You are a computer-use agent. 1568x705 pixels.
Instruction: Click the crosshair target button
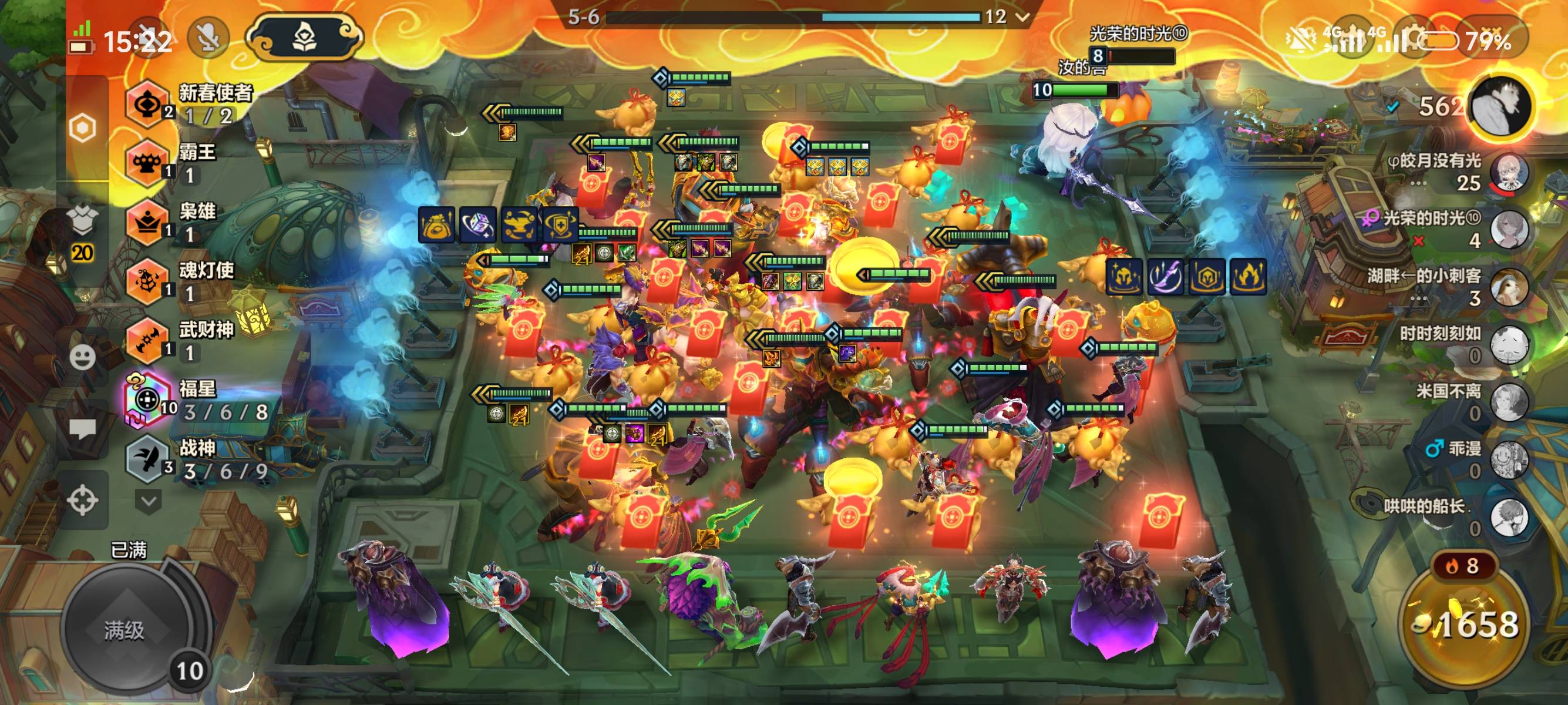pos(83,501)
